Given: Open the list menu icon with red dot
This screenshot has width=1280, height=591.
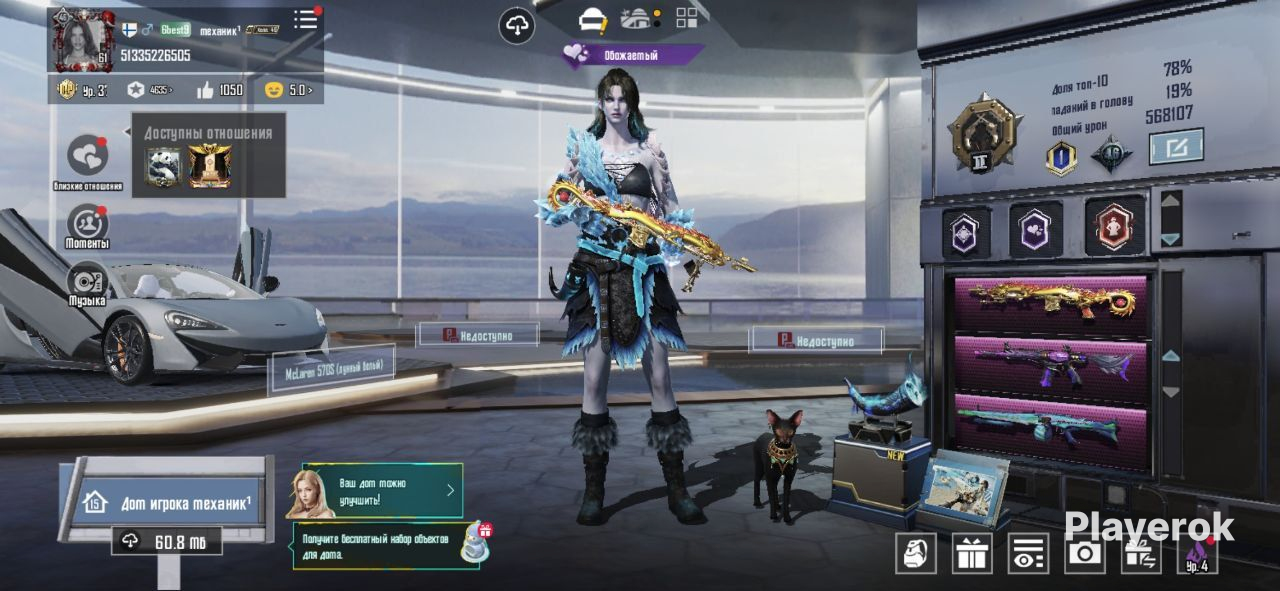Looking at the screenshot, I should [306, 20].
